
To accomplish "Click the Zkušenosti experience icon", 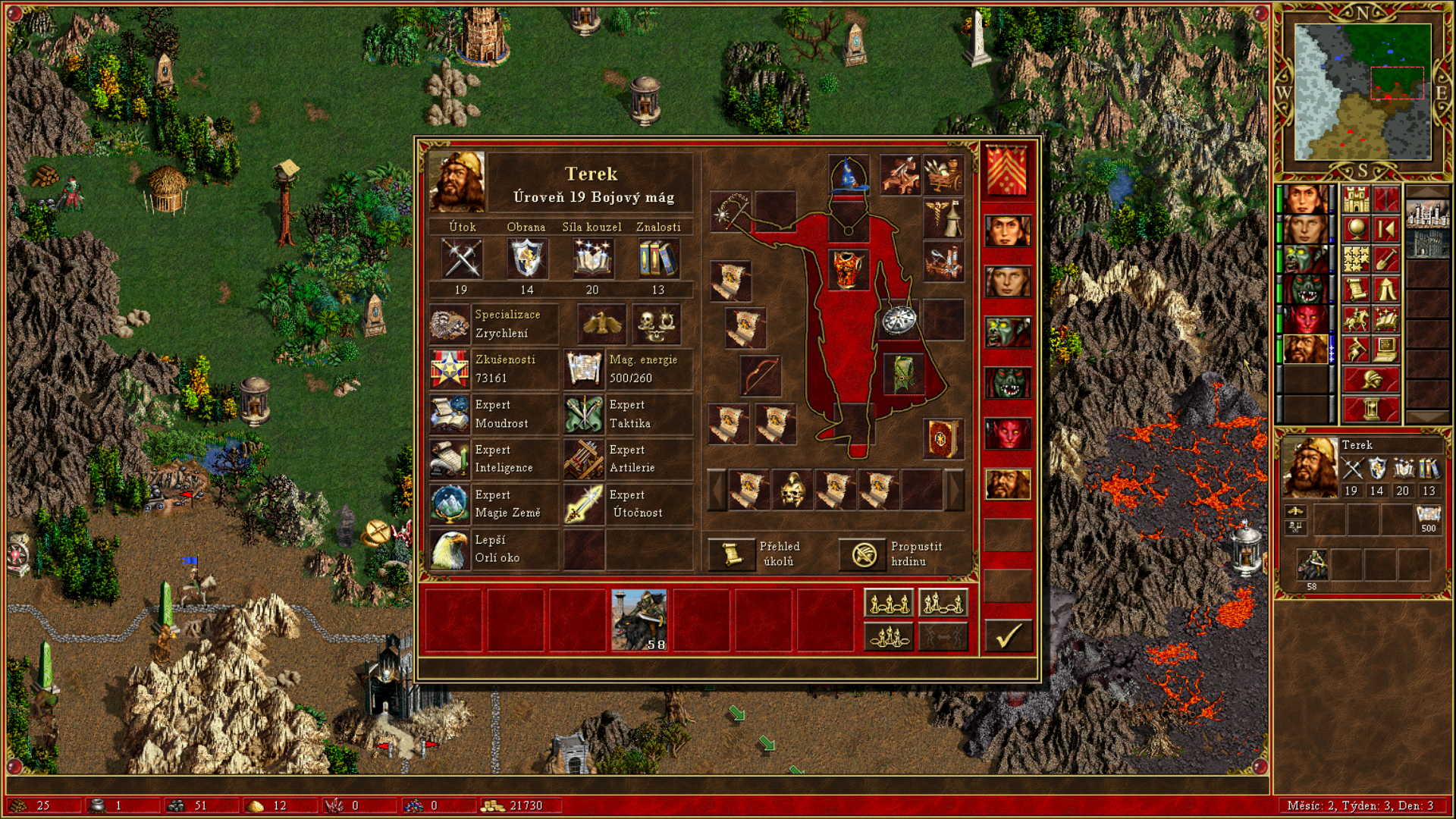I will [450, 369].
